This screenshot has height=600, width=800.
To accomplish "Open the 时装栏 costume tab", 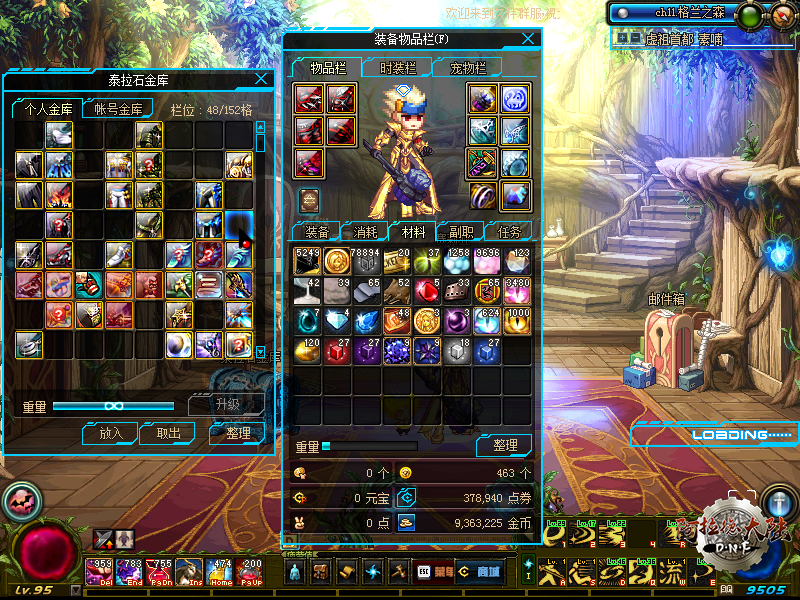I will pyautogui.click(x=397, y=68).
